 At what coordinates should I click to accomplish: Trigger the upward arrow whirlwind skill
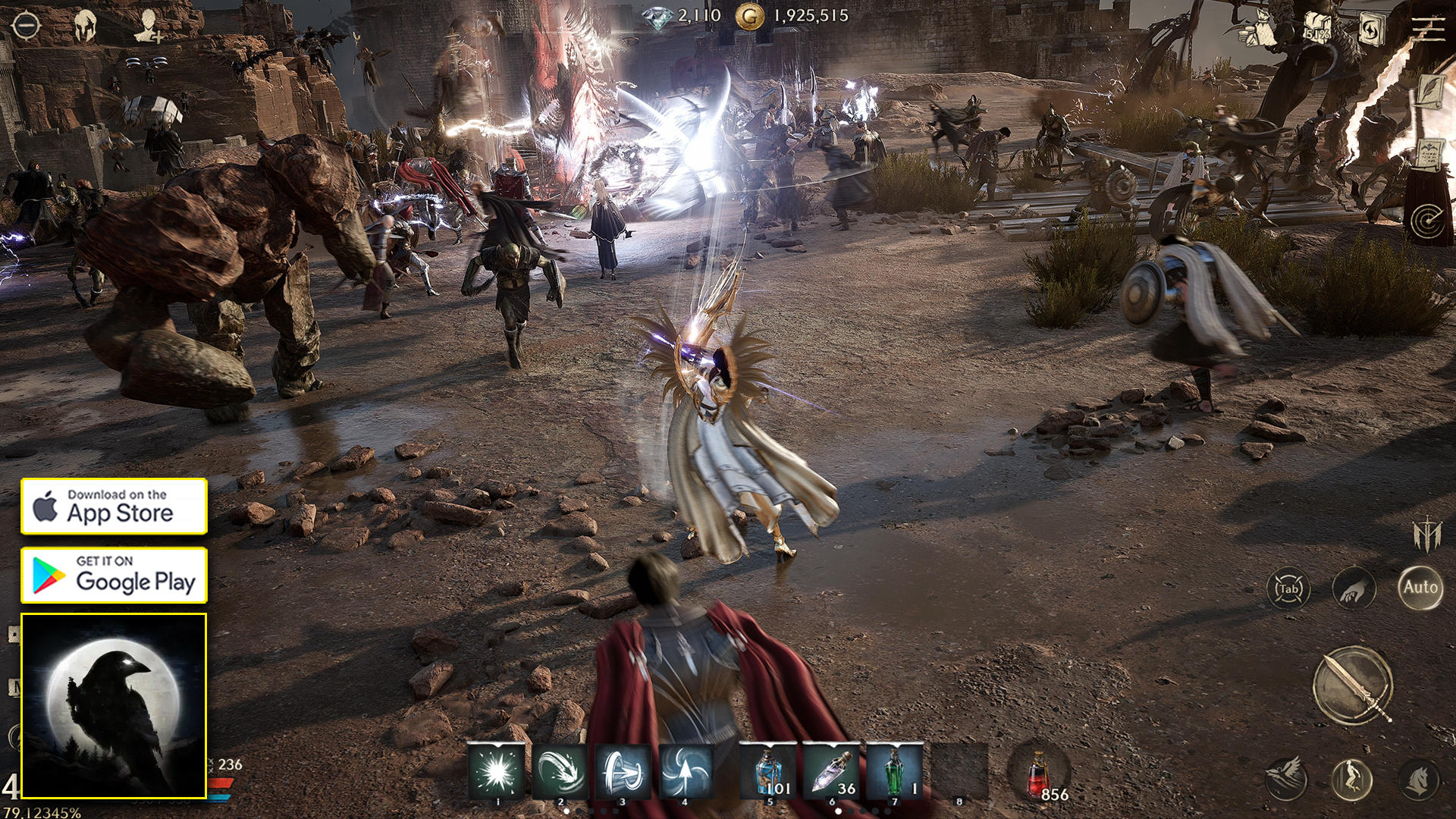[686, 772]
